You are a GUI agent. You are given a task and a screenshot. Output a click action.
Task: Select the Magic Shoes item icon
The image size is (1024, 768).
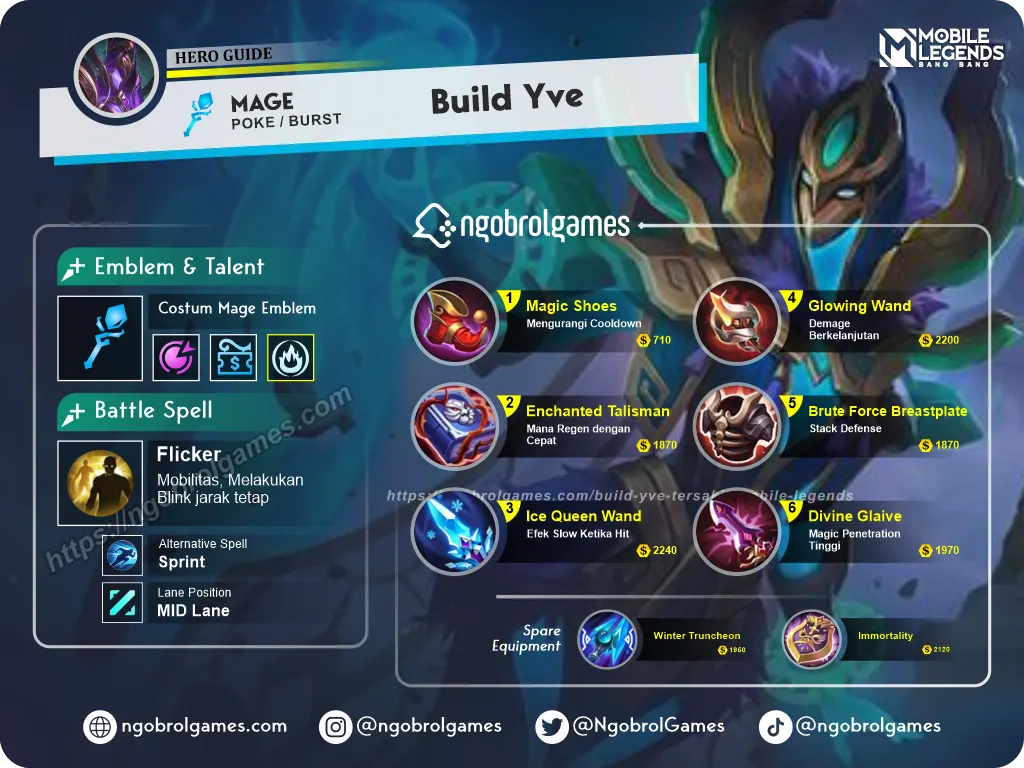point(454,321)
